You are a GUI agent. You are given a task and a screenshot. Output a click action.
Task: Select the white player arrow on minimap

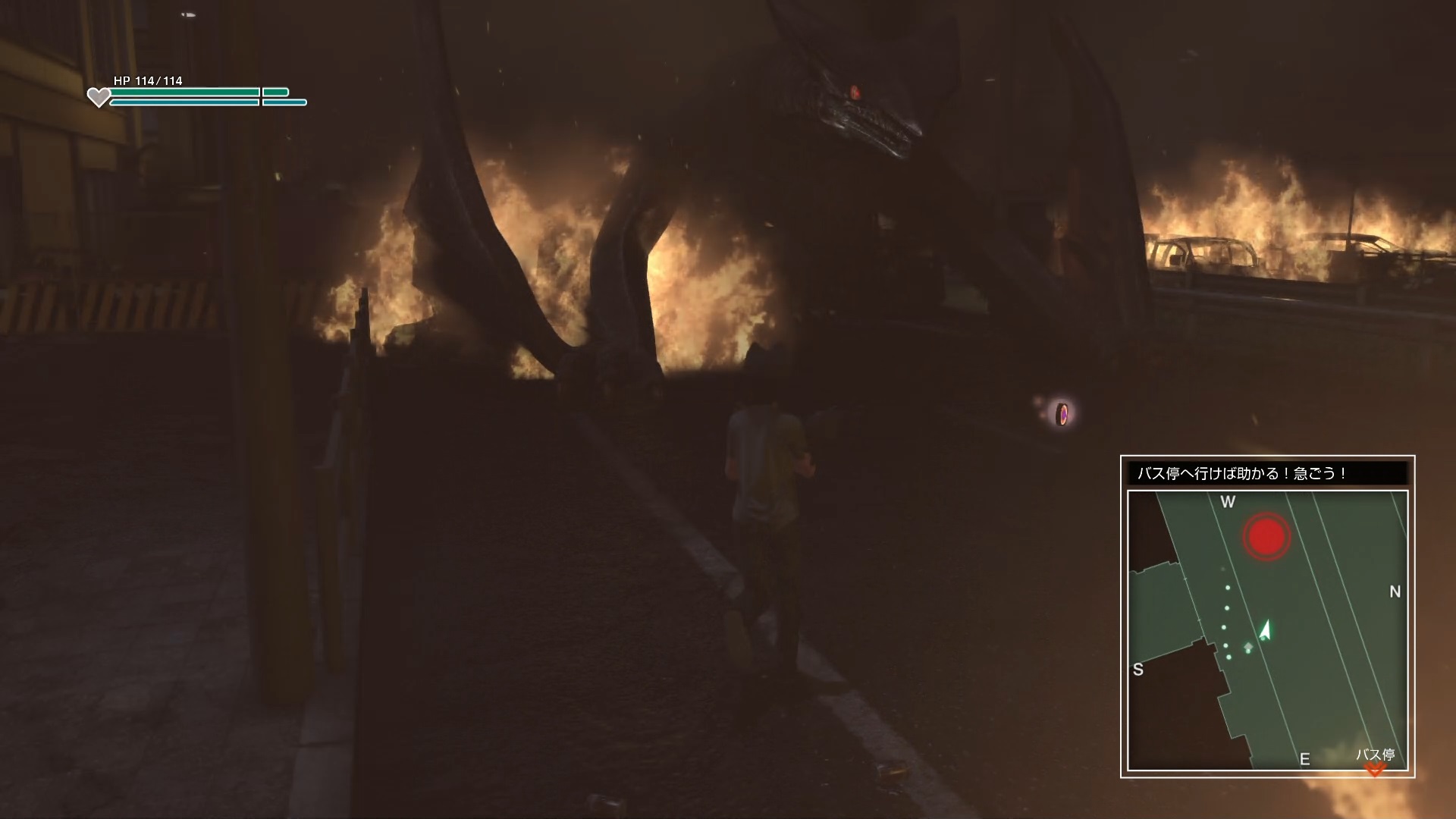1264,631
